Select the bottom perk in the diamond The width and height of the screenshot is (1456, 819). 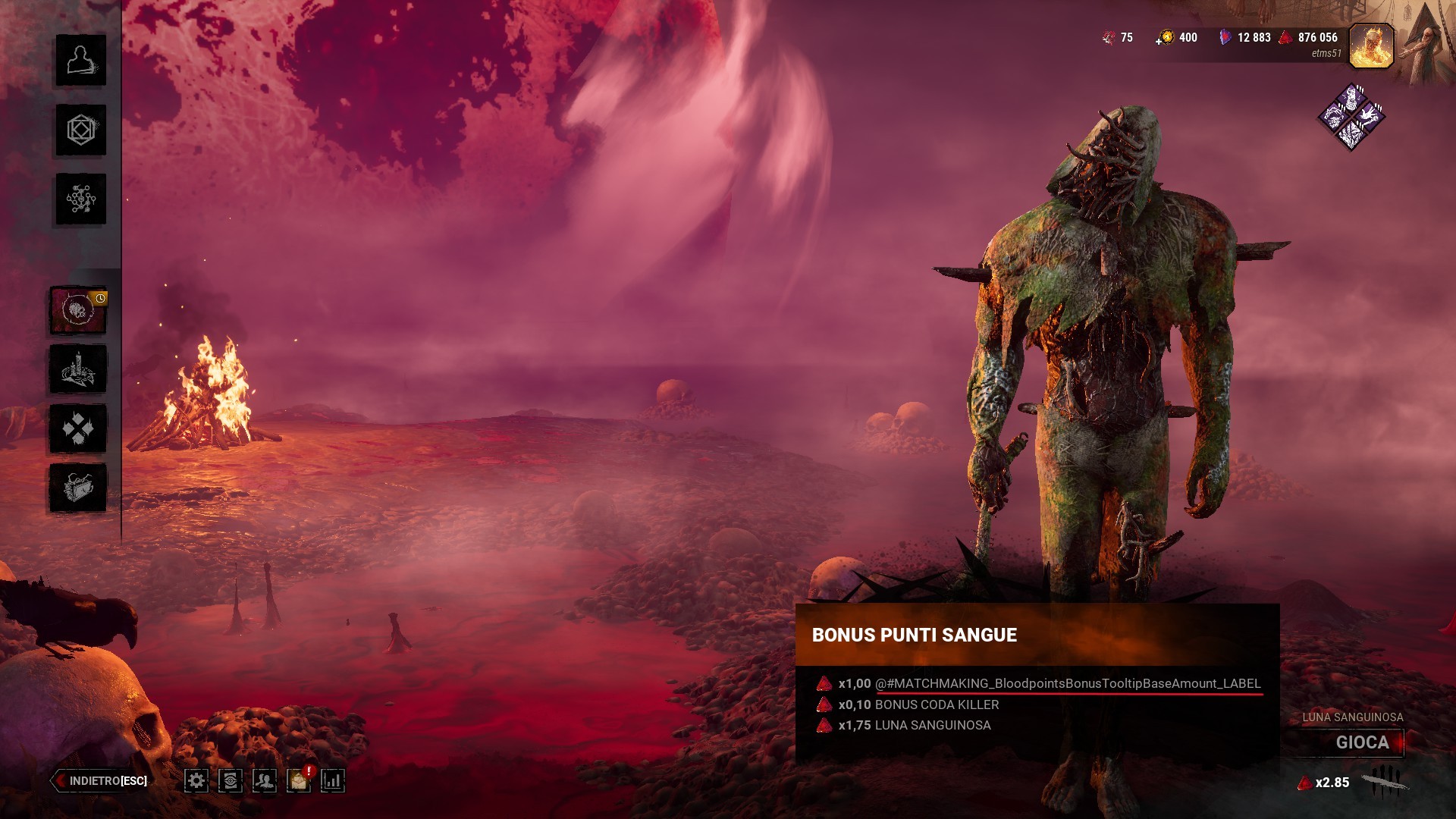[1351, 135]
